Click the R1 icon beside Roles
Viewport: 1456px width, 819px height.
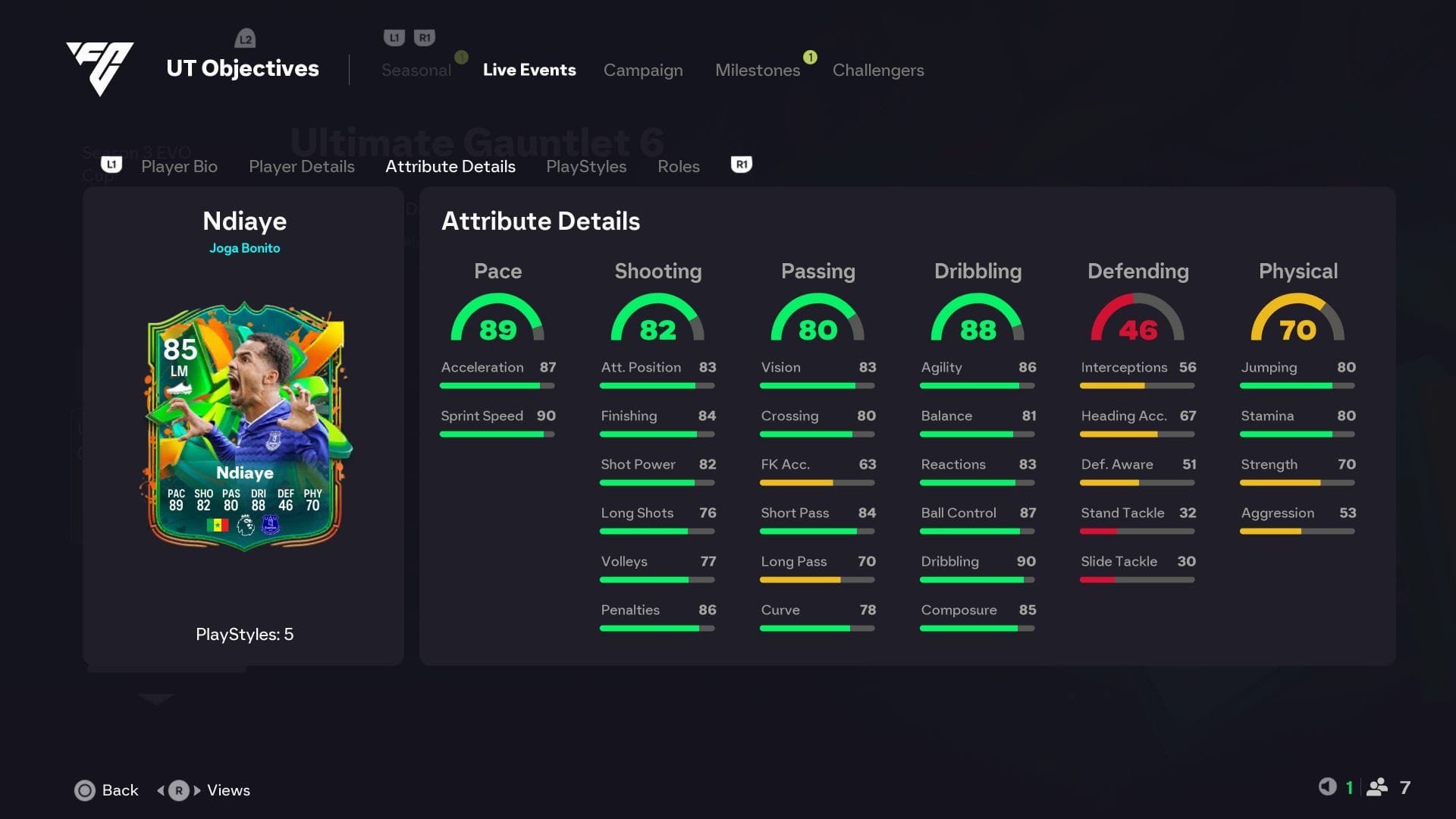point(741,165)
